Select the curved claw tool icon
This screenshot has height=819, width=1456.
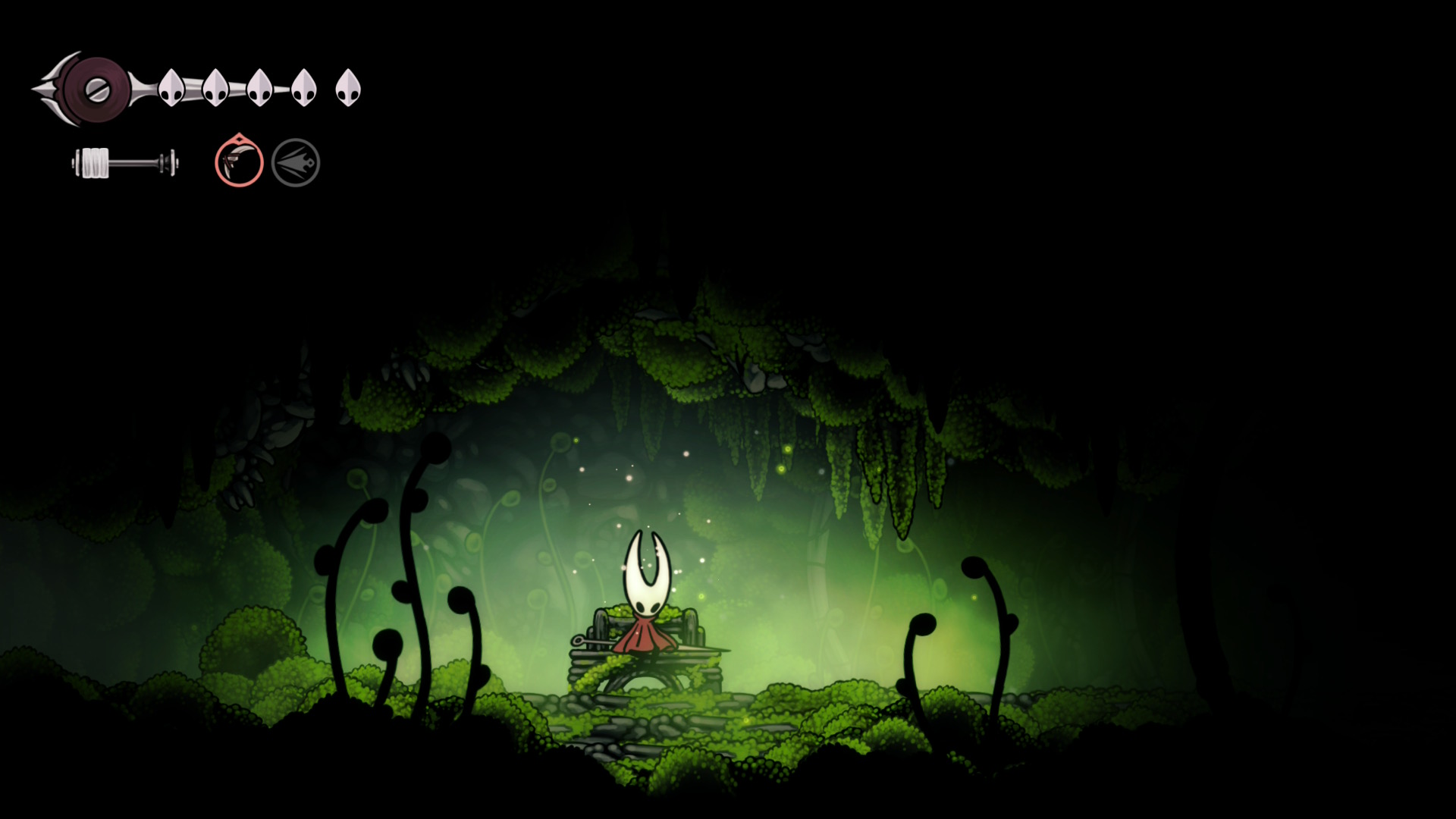click(x=239, y=162)
